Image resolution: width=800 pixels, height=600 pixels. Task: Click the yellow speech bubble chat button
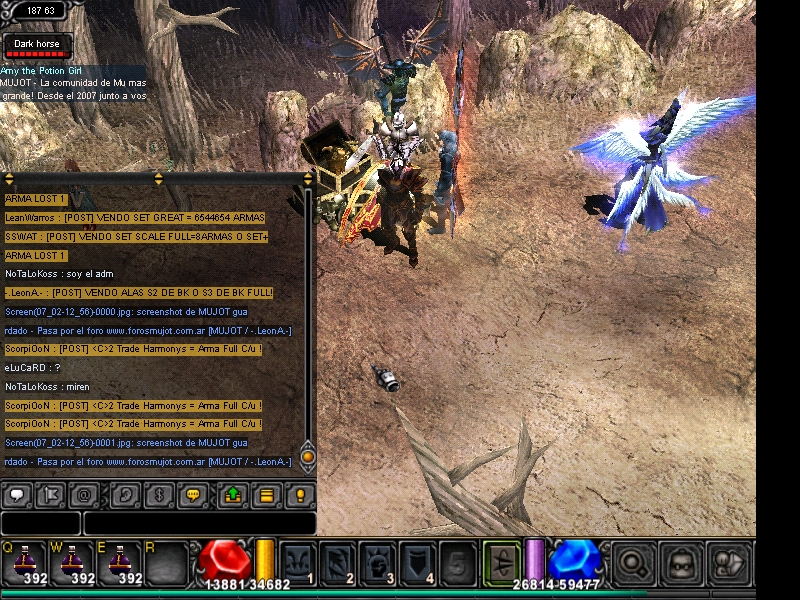click(194, 495)
